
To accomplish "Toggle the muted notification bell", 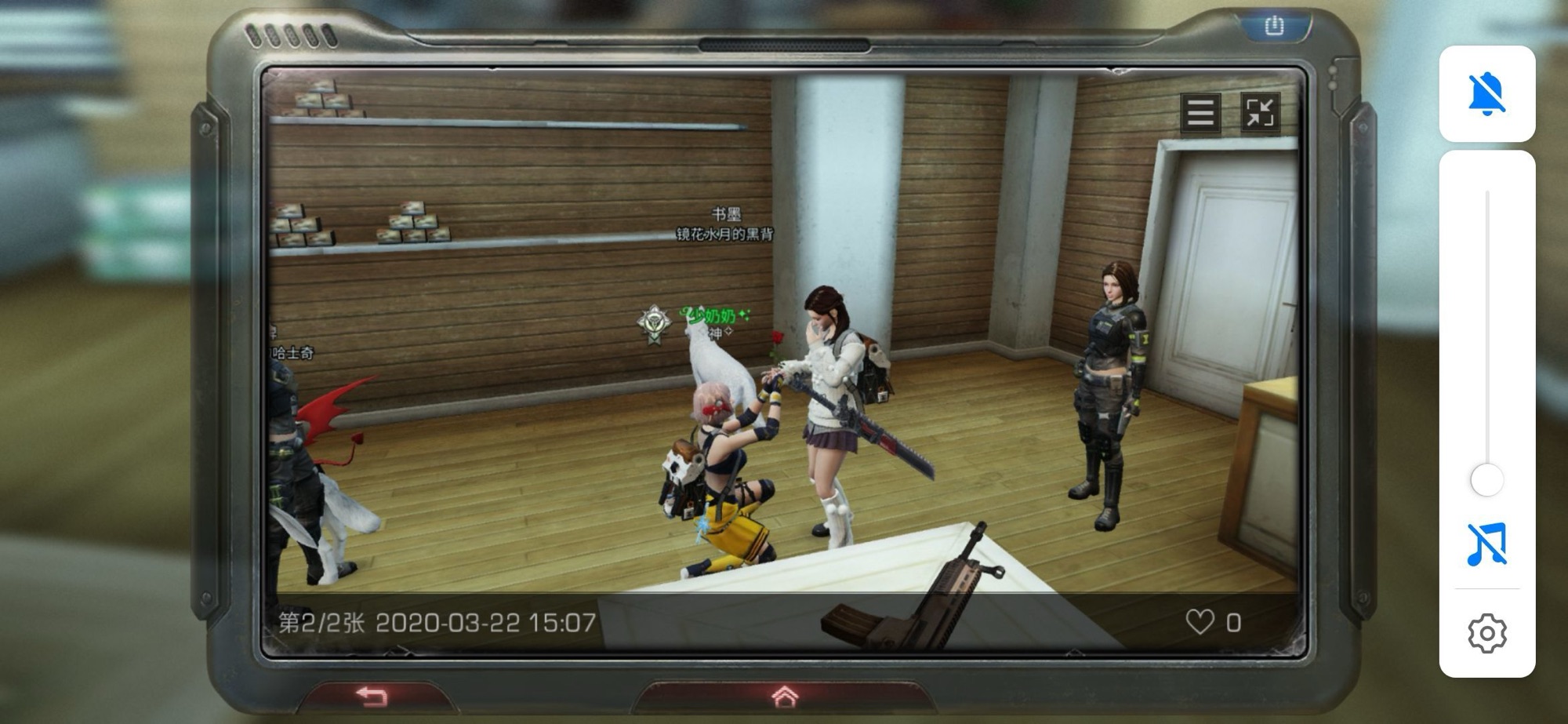I will (1486, 94).
